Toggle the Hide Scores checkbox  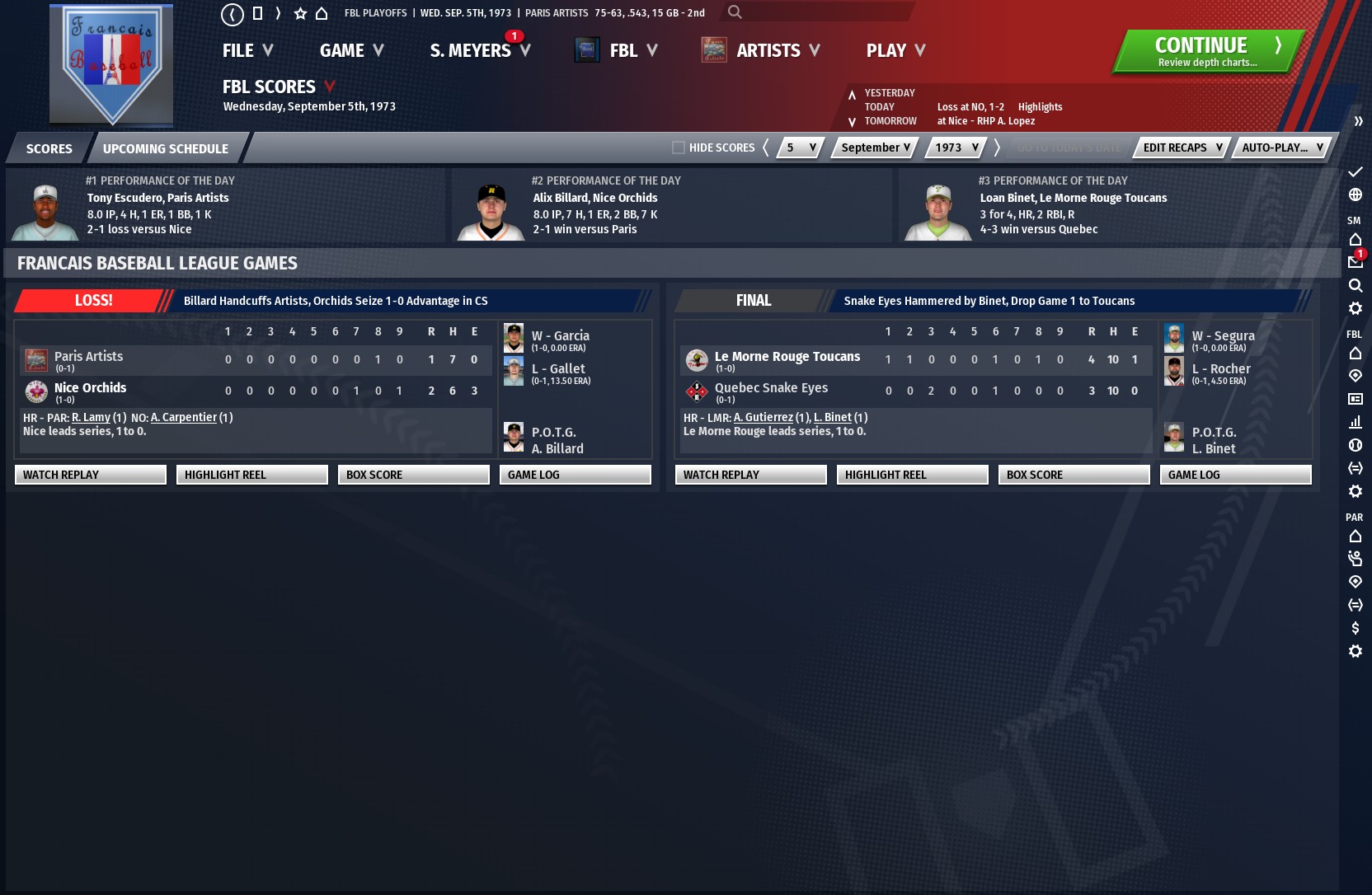tap(679, 148)
